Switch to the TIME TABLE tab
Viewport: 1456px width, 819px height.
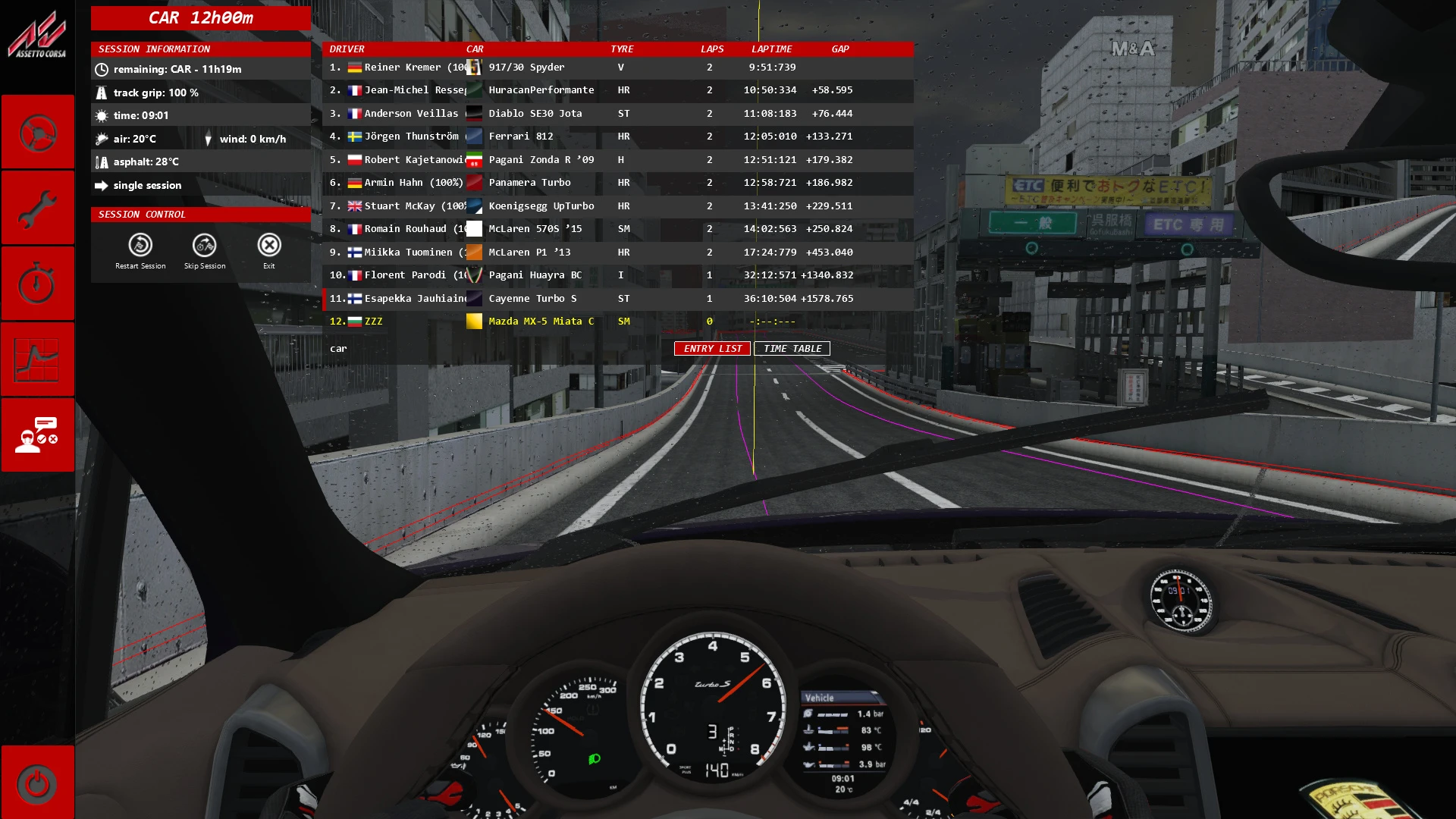tap(792, 349)
